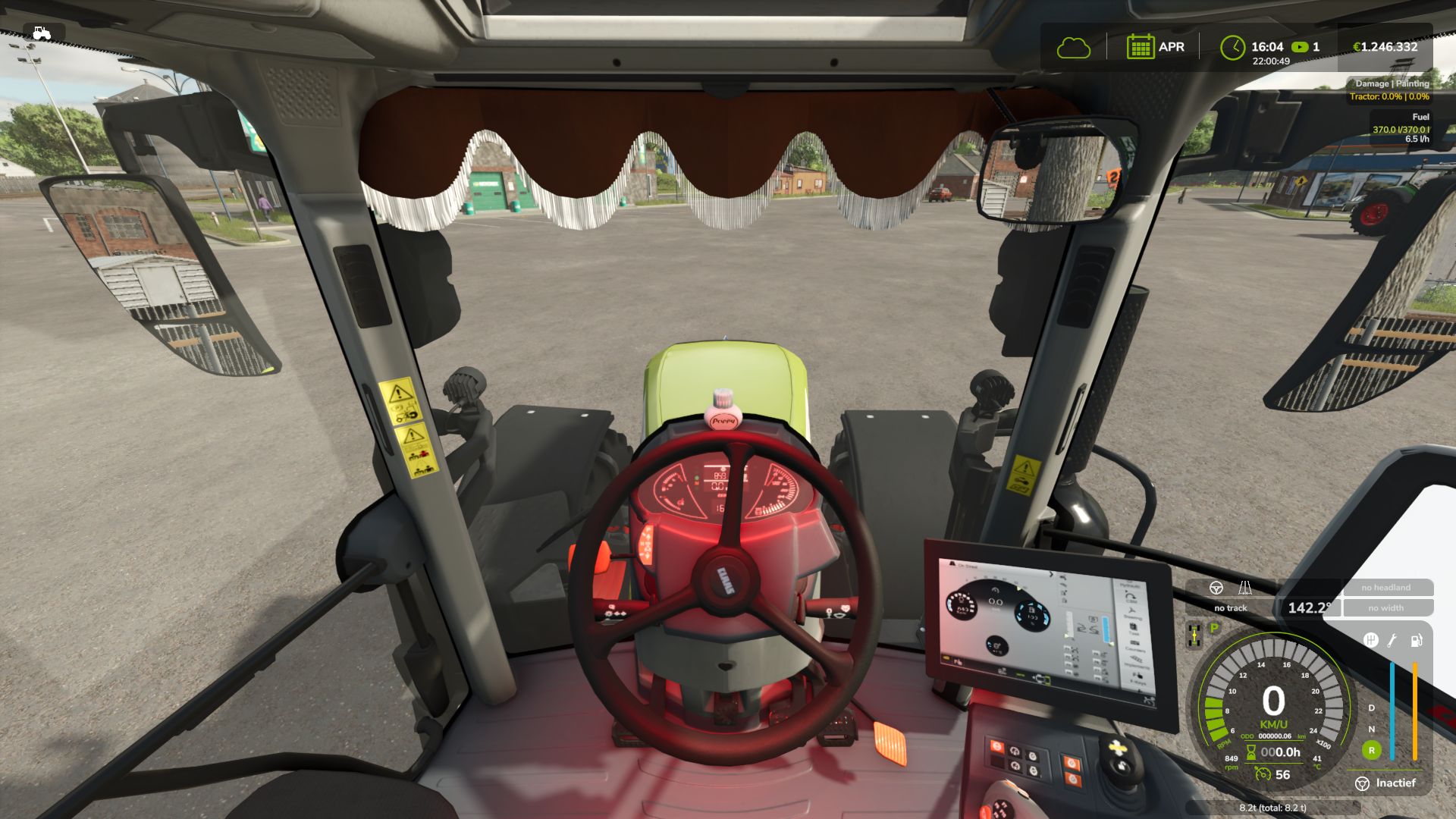This screenshot has width=1456, height=819.
Task: Click the track lanes icon
Action: tap(1245, 588)
